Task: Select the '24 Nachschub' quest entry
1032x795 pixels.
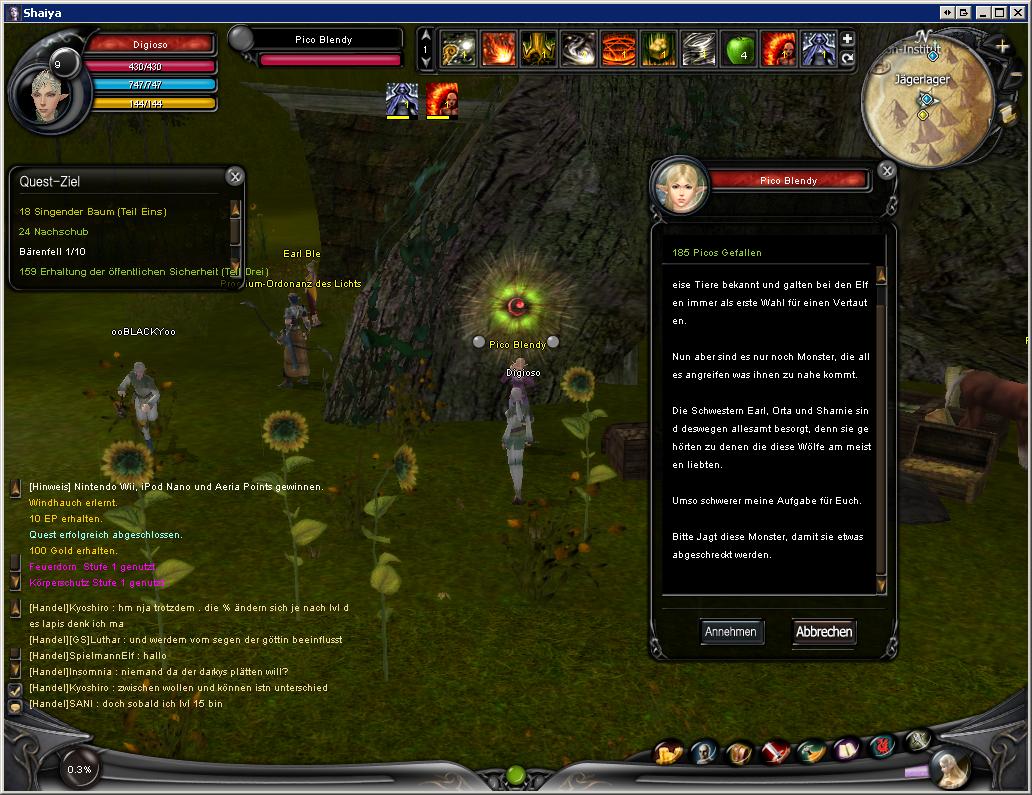Action: coord(53,232)
